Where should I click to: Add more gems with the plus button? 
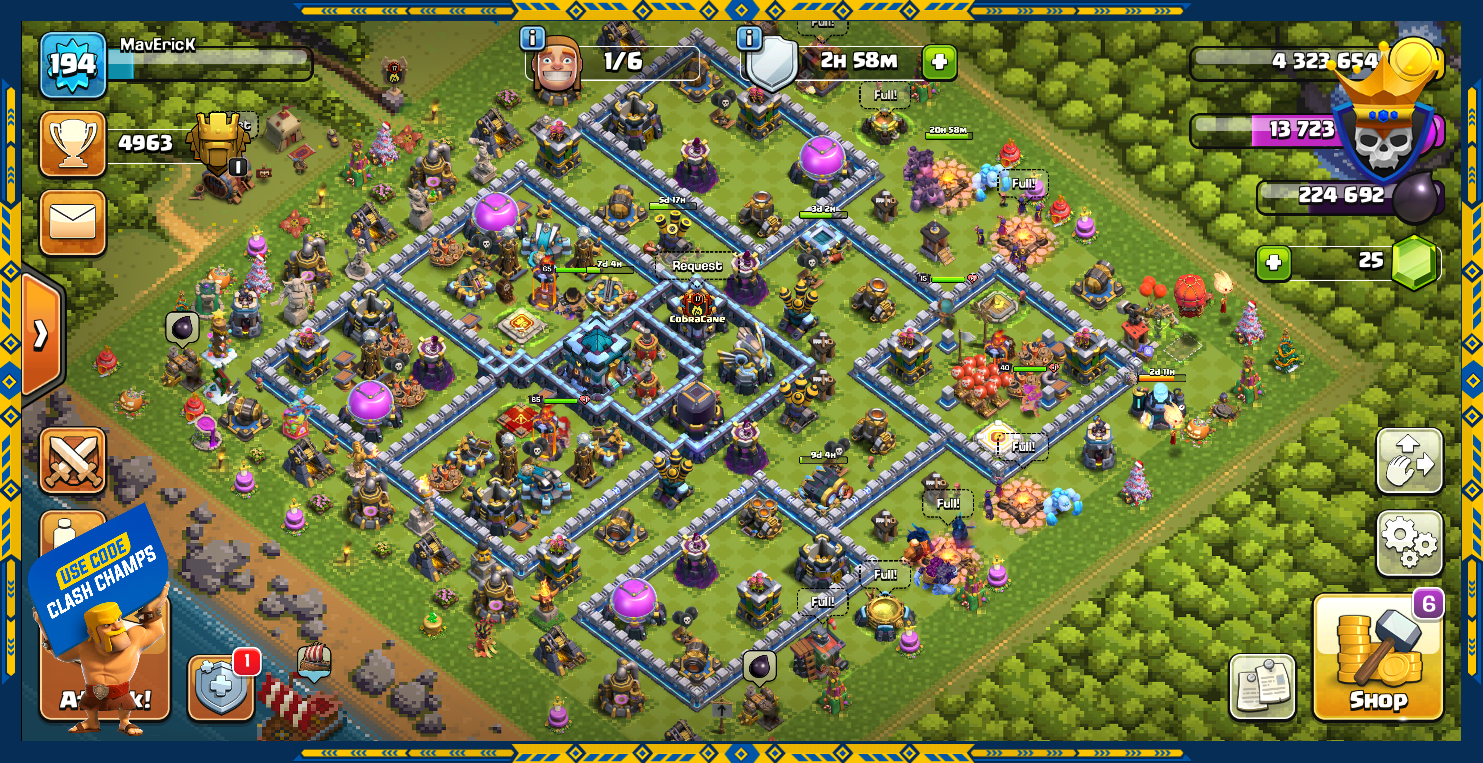tap(1273, 263)
